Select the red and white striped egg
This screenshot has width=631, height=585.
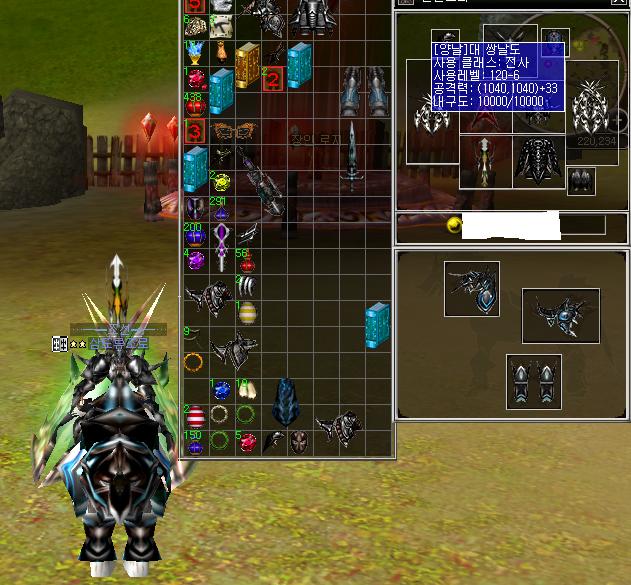coord(194,416)
